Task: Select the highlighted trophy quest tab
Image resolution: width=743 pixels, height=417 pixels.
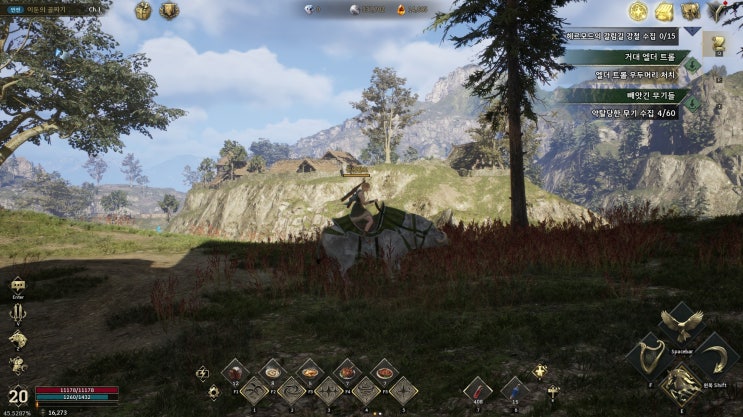Action: click(716, 44)
